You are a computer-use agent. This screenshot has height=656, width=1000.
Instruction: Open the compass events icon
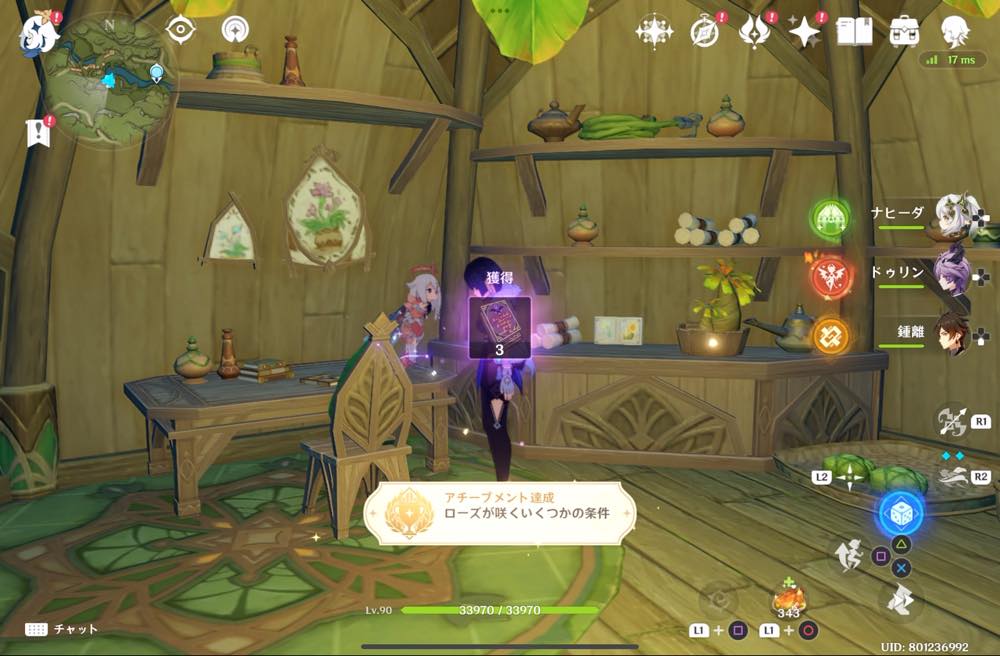[x=705, y=32]
